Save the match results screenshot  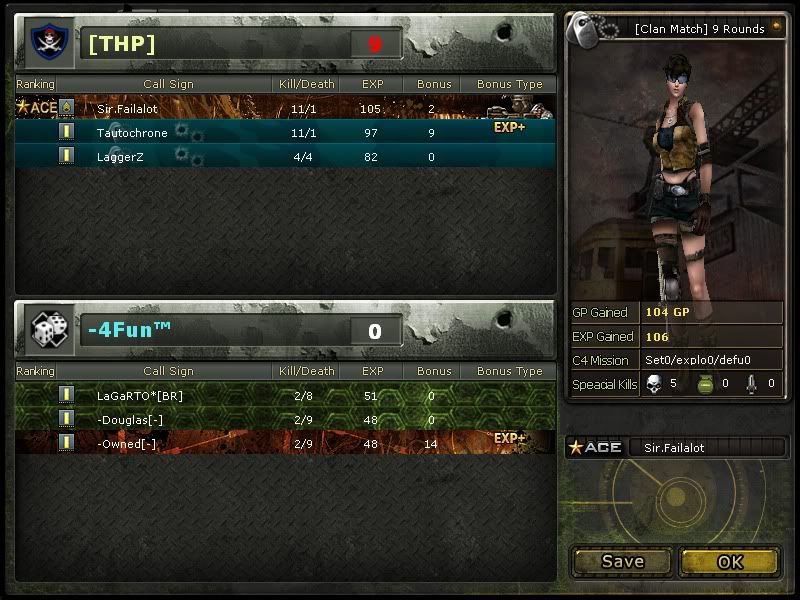click(622, 562)
